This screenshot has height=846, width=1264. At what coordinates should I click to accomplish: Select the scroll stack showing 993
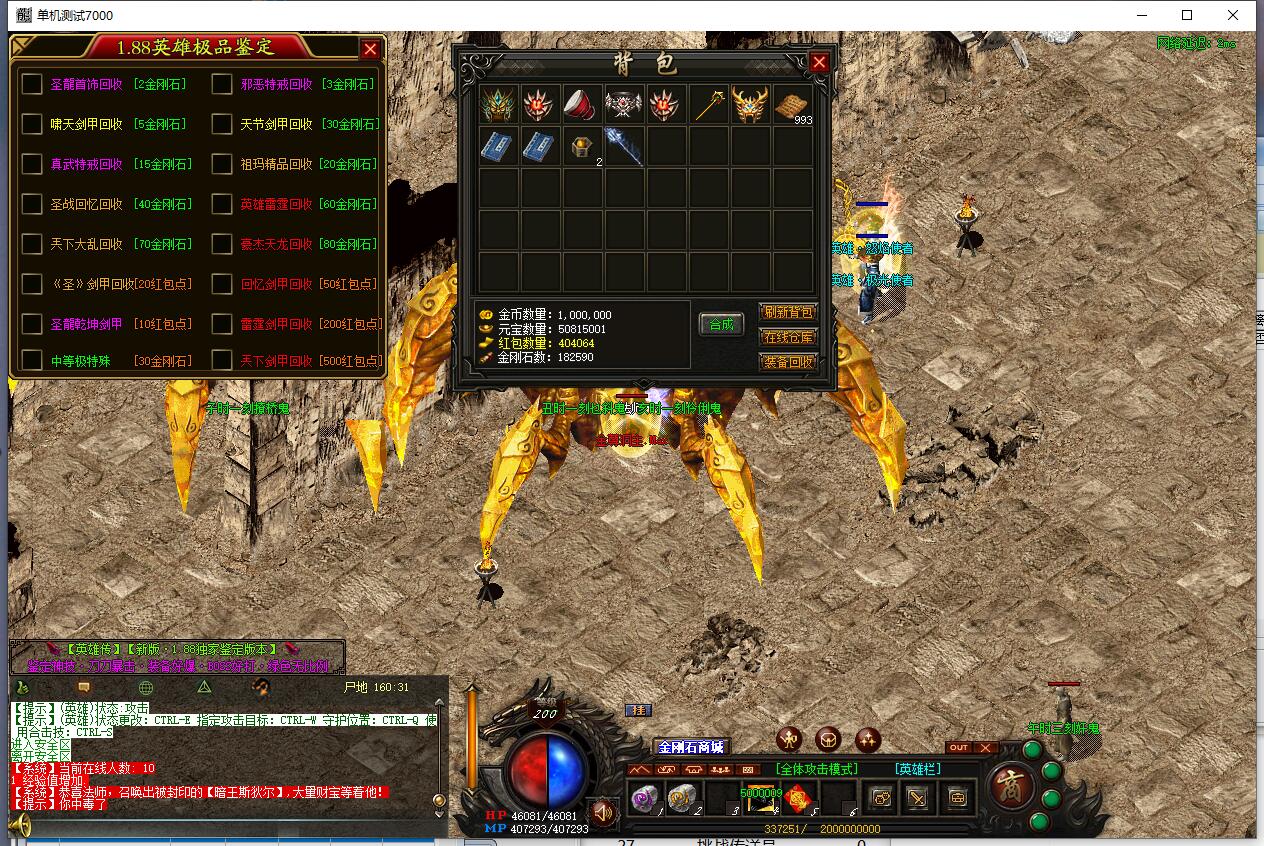pyautogui.click(x=792, y=104)
